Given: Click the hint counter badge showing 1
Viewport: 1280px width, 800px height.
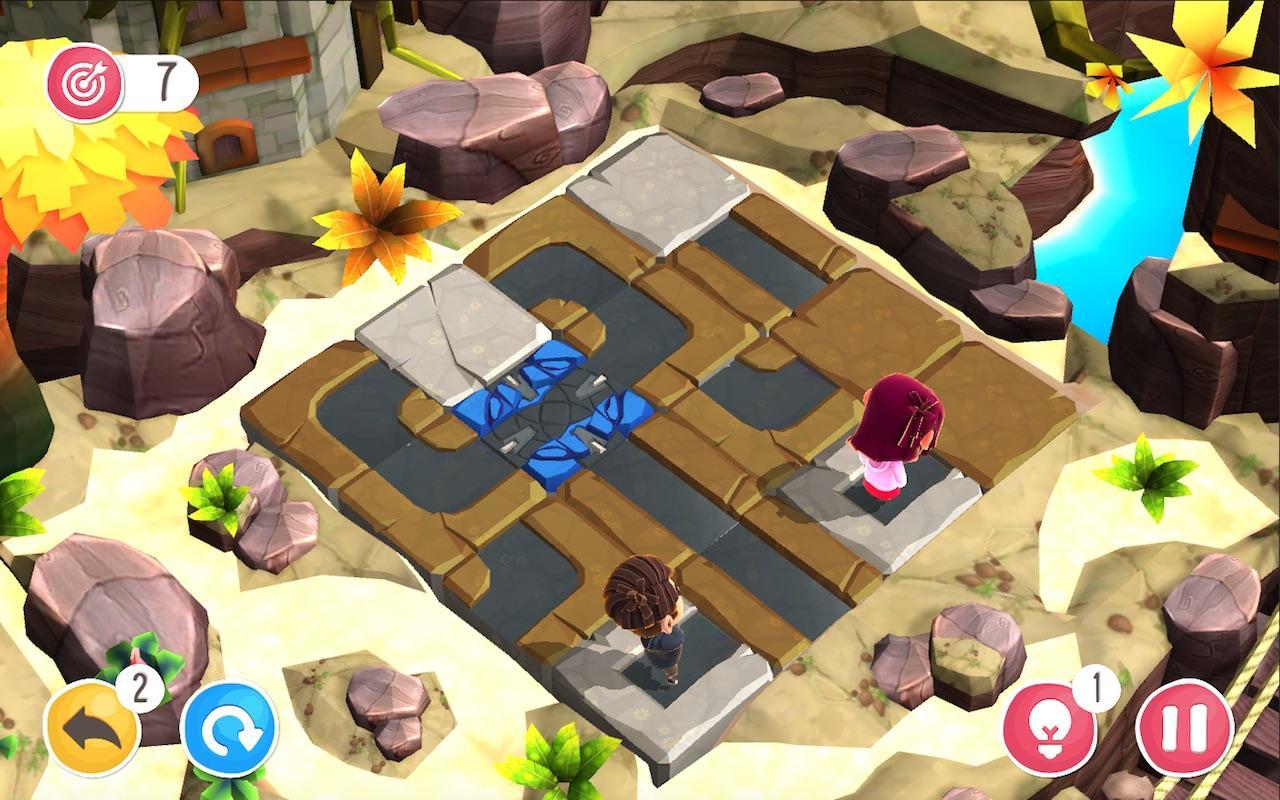Looking at the screenshot, I should pyautogui.click(x=1096, y=686).
